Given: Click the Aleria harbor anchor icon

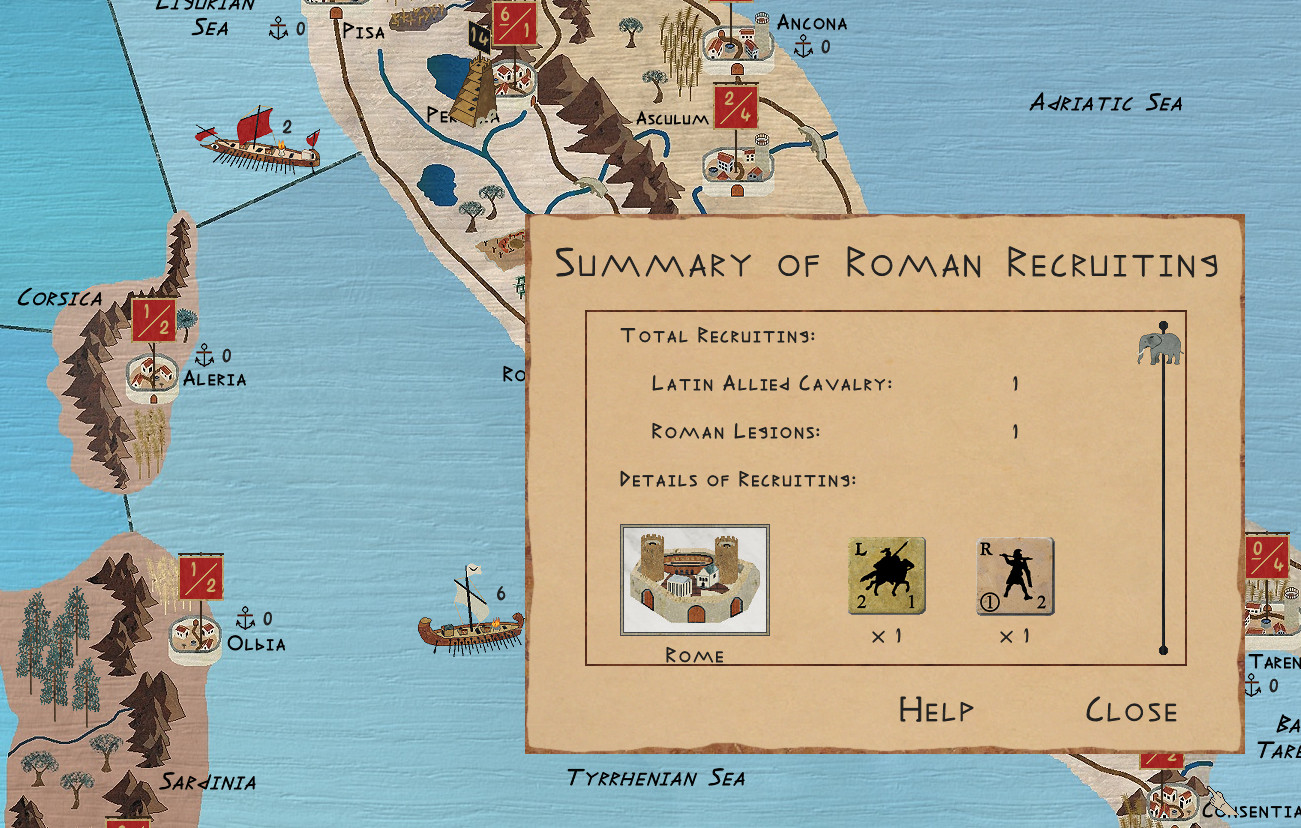Looking at the screenshot, I should tap(204, 355).
